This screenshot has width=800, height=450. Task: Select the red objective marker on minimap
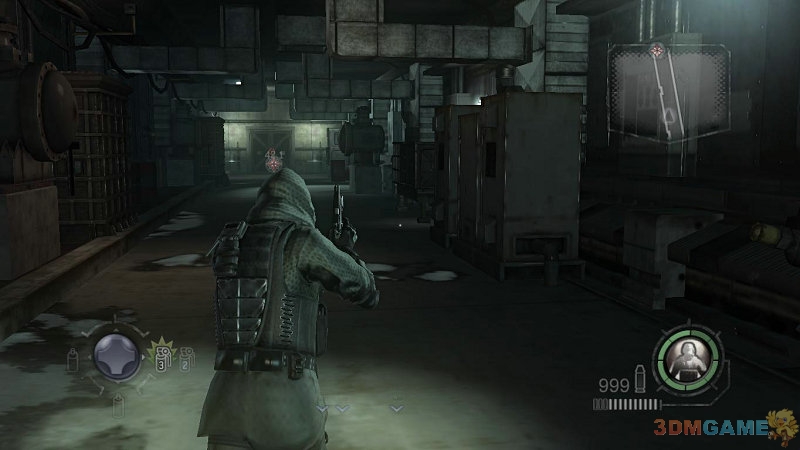coord(656,51)
